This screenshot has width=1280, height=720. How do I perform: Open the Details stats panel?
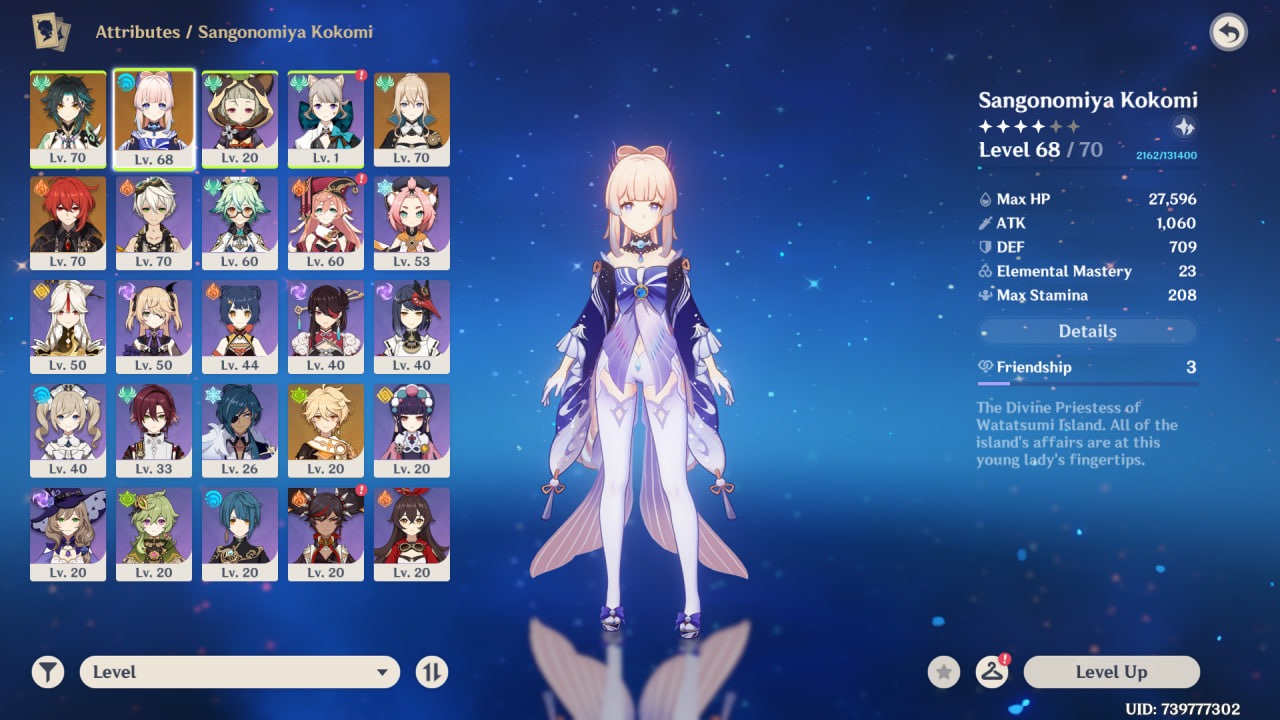click(1087, 331)
